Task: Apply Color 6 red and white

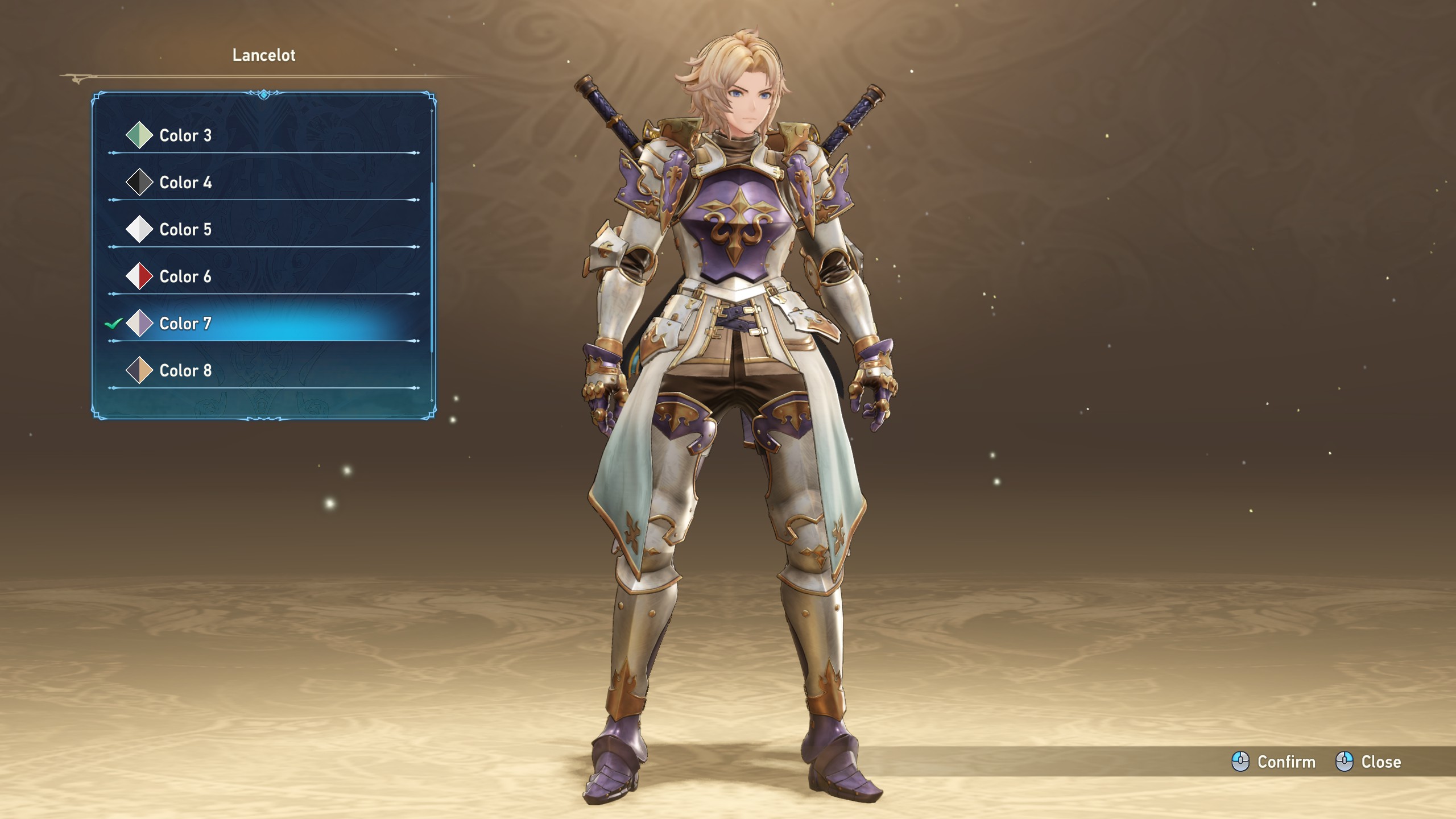Action: (x=185, y=276)
